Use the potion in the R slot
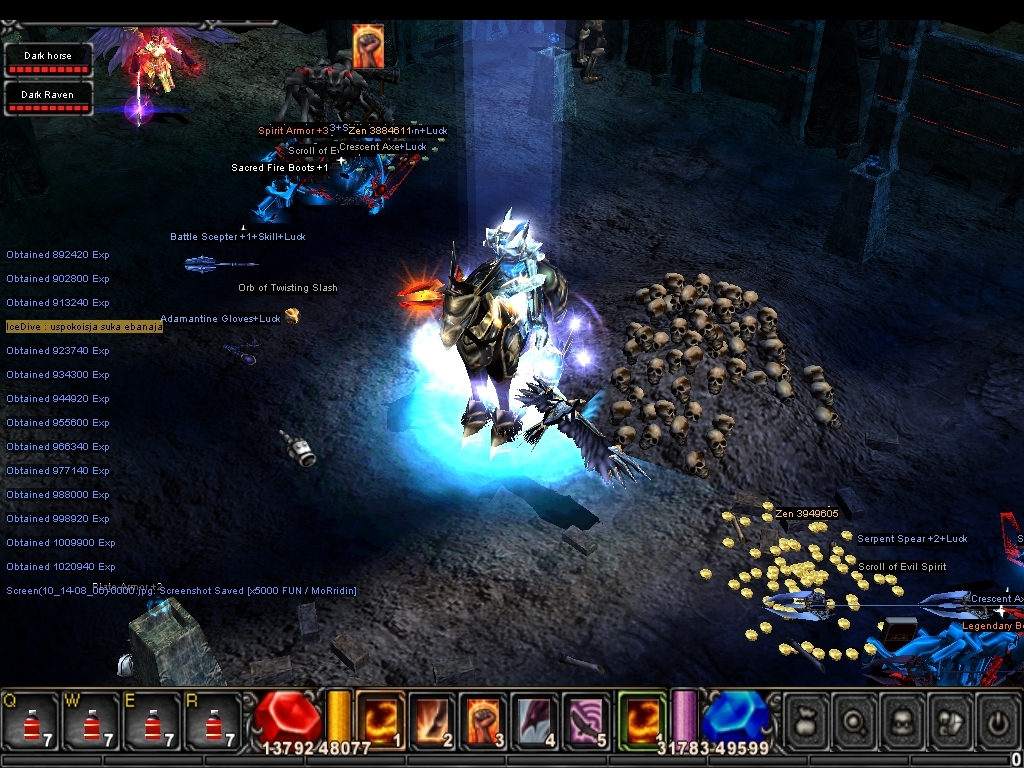 pos(212,720)
